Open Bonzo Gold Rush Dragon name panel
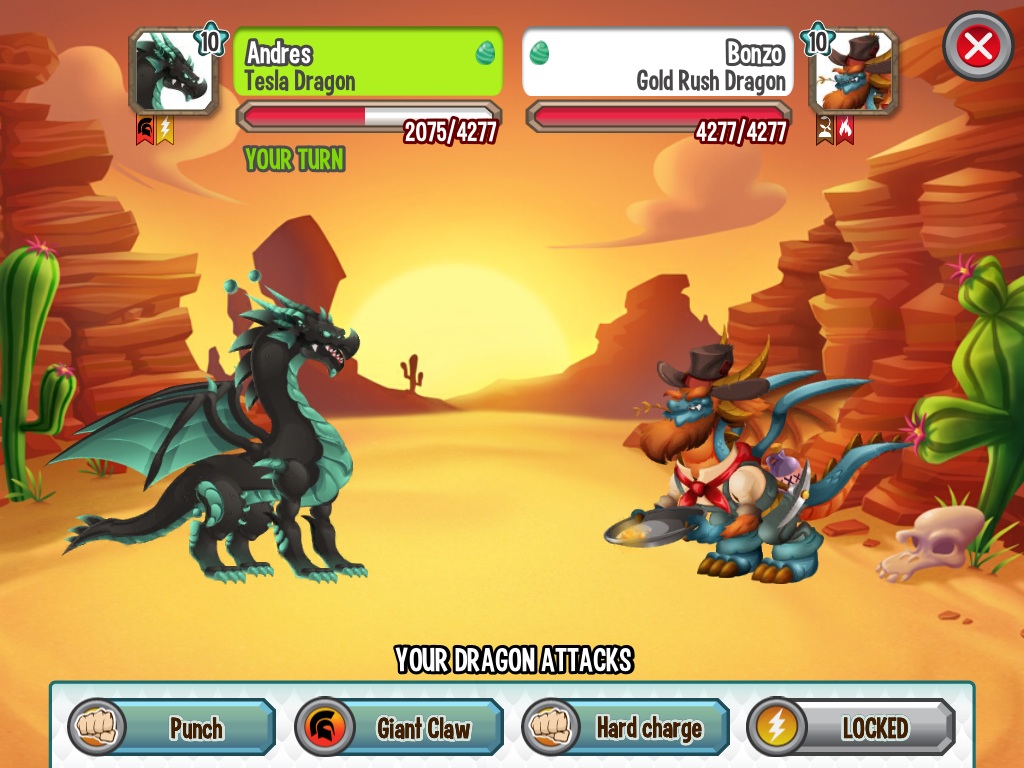The height and width of the screenshot is (768, 1024). coord(658,64)
